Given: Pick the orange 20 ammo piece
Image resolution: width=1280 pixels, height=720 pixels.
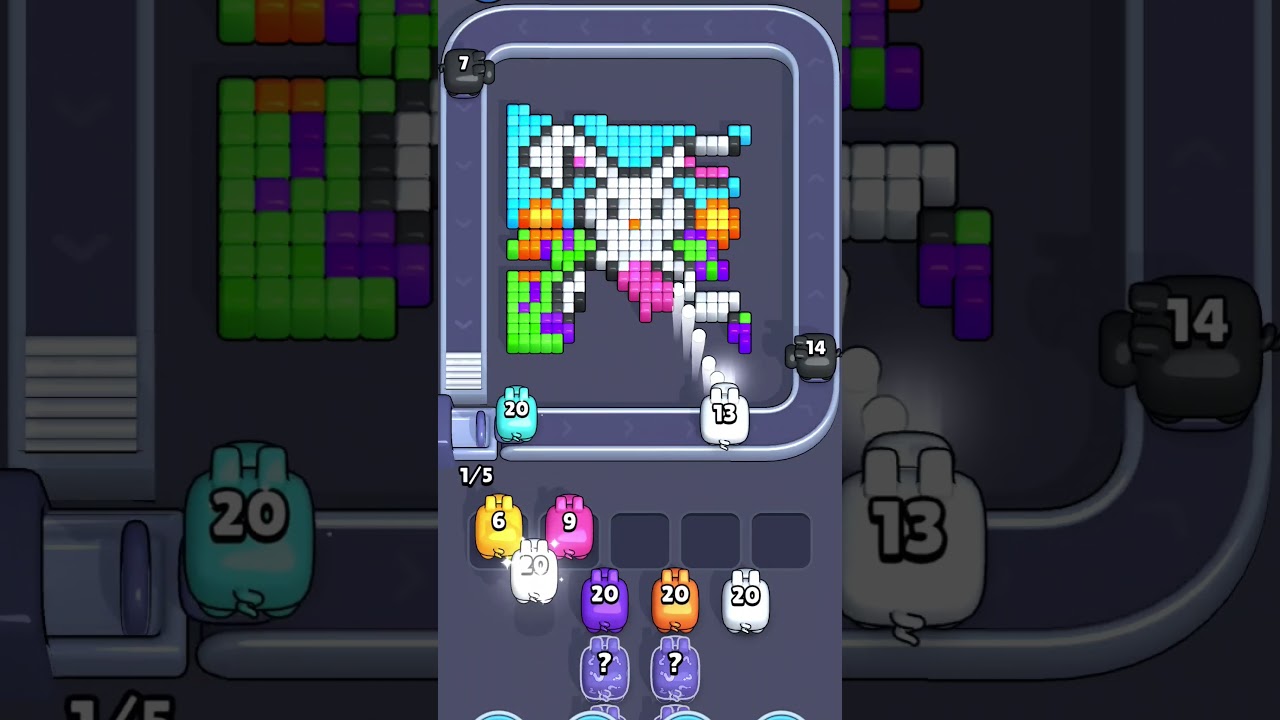Looking at the screenshot, I should (x=674, y=597).
